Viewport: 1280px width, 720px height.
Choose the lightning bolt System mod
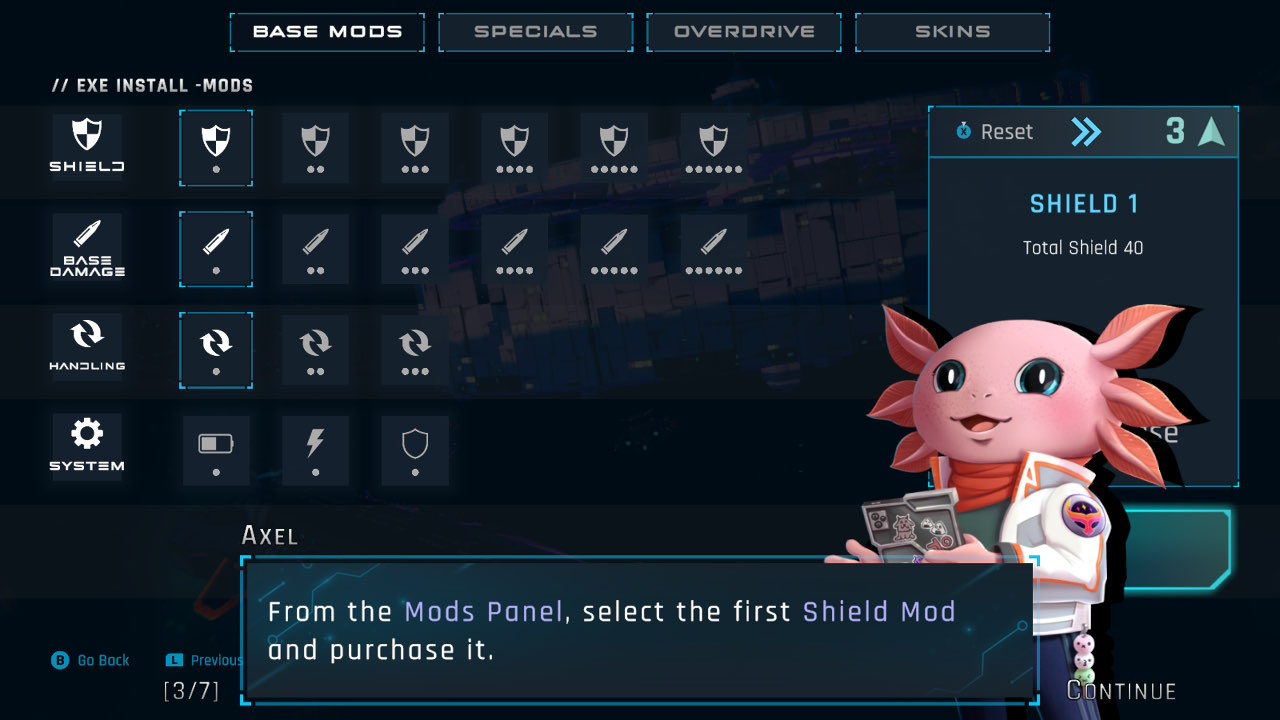coord(316,450)
